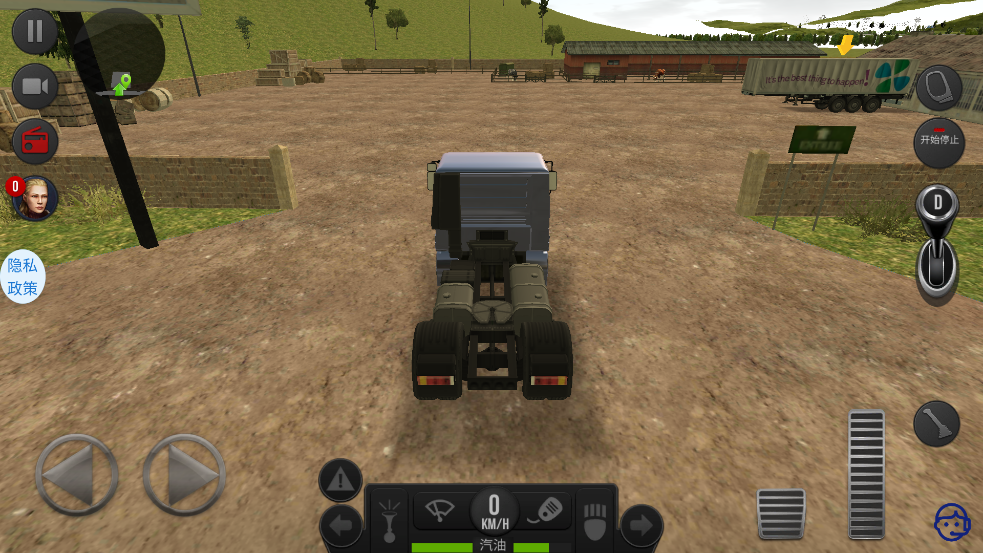Open the red radio
This screenshot has height=553, width=983.
35,141
